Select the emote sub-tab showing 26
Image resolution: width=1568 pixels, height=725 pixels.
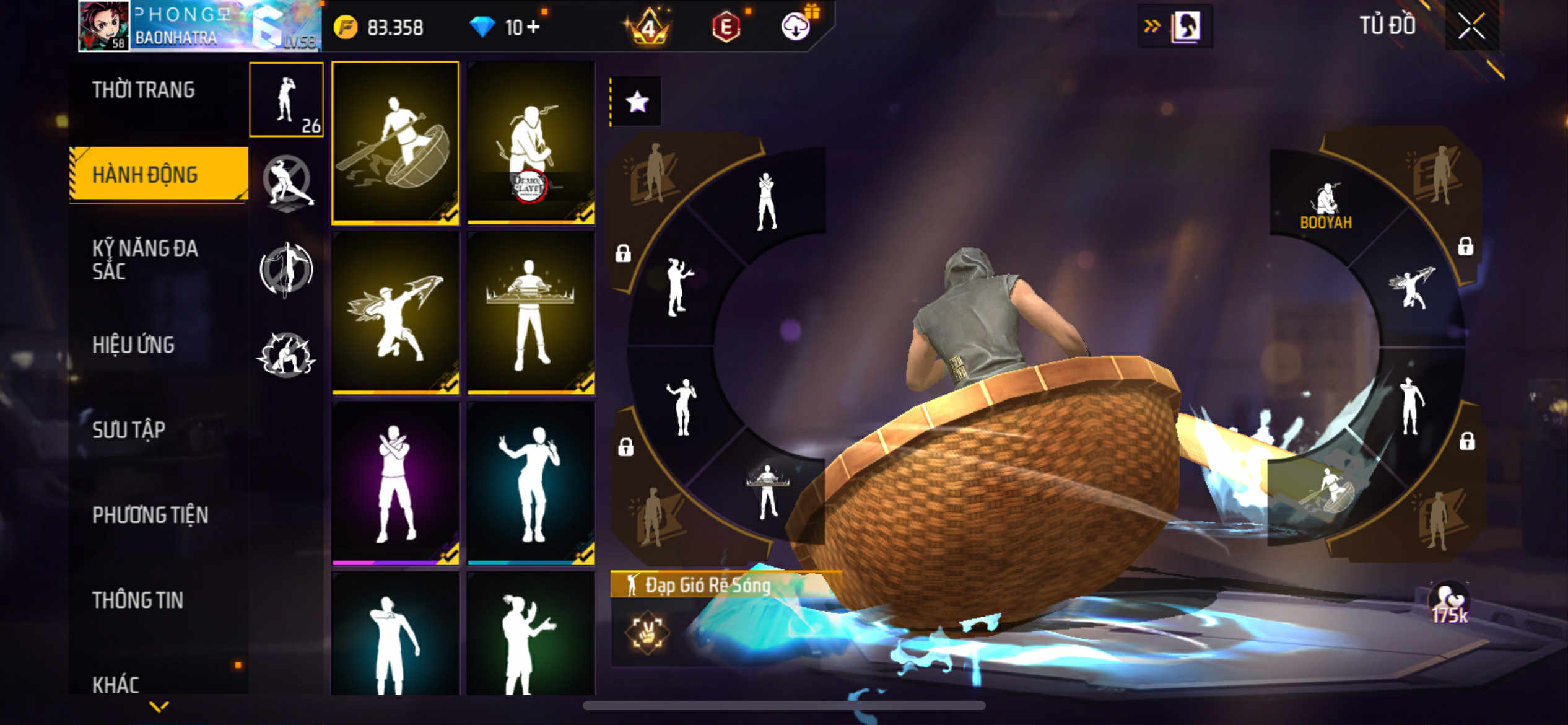[286, 100]
